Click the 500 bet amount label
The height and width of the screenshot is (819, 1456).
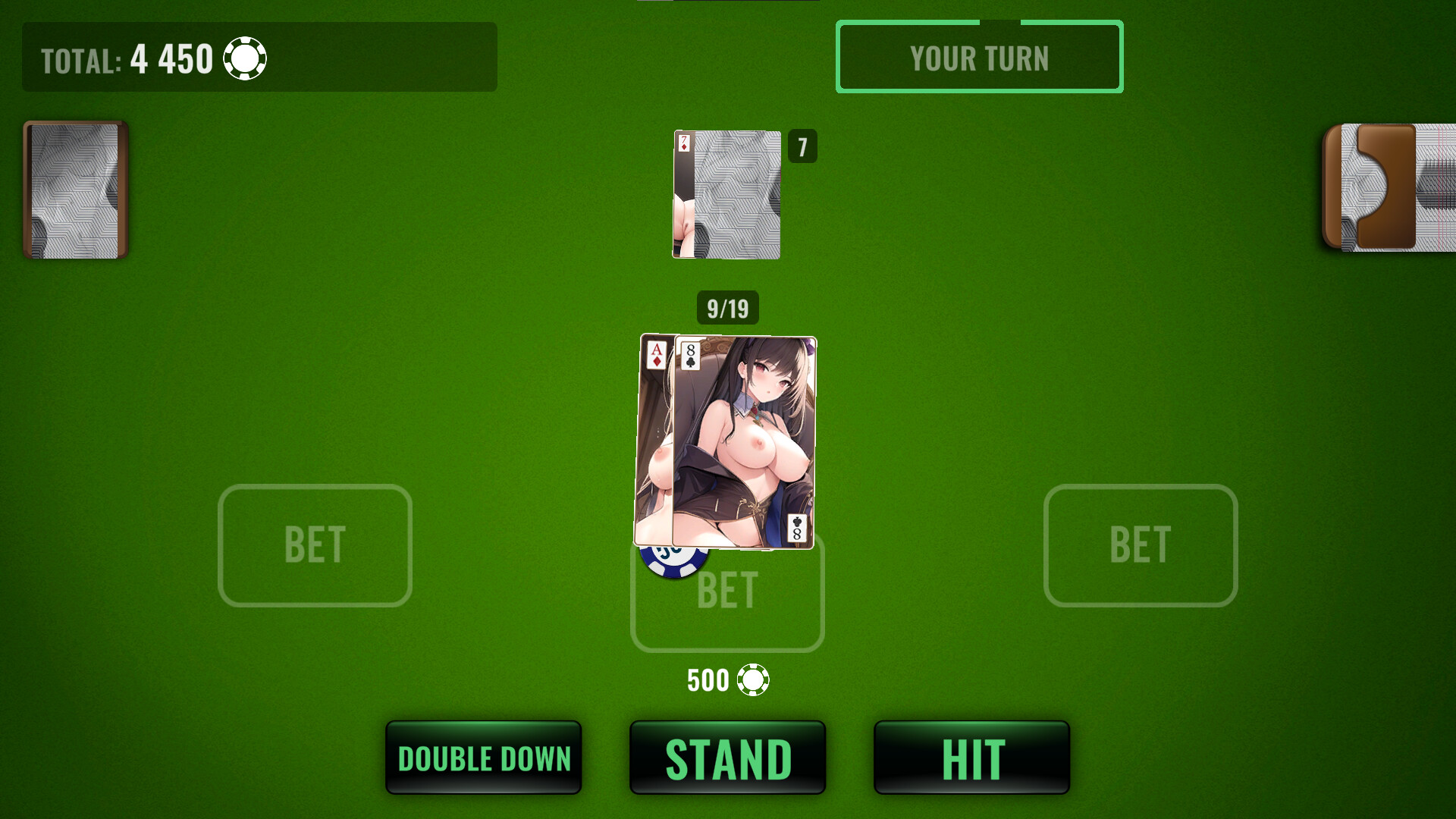[707, 680]
